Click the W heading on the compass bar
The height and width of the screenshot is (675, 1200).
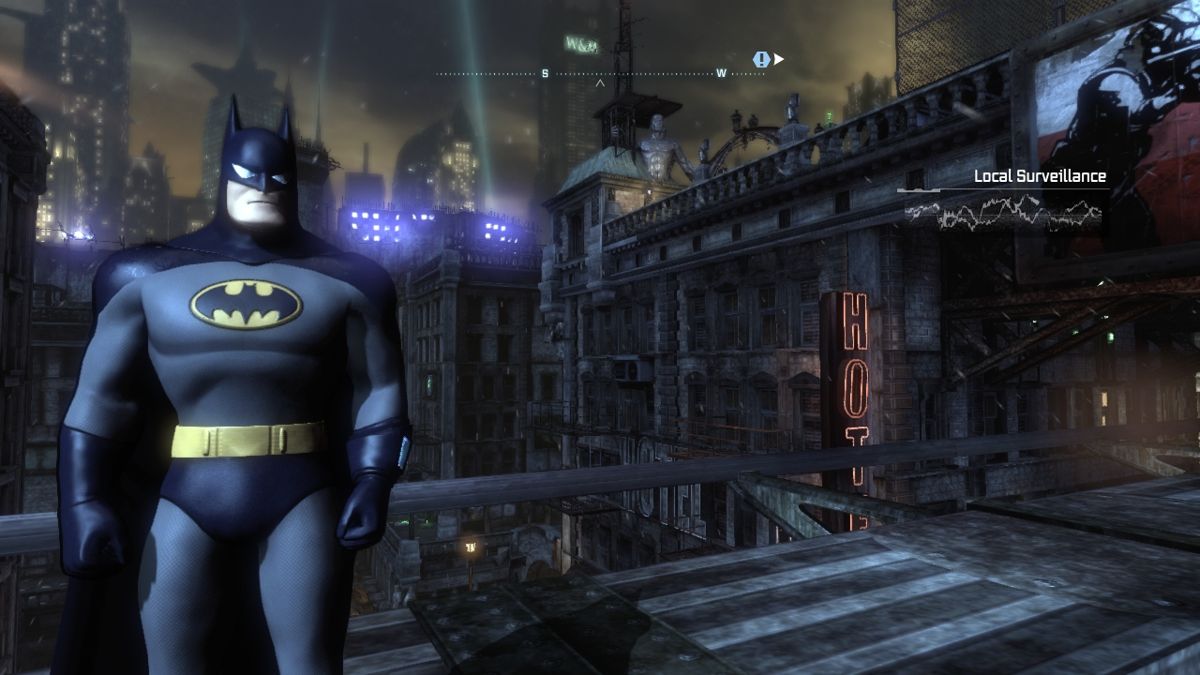pos(721,73)
